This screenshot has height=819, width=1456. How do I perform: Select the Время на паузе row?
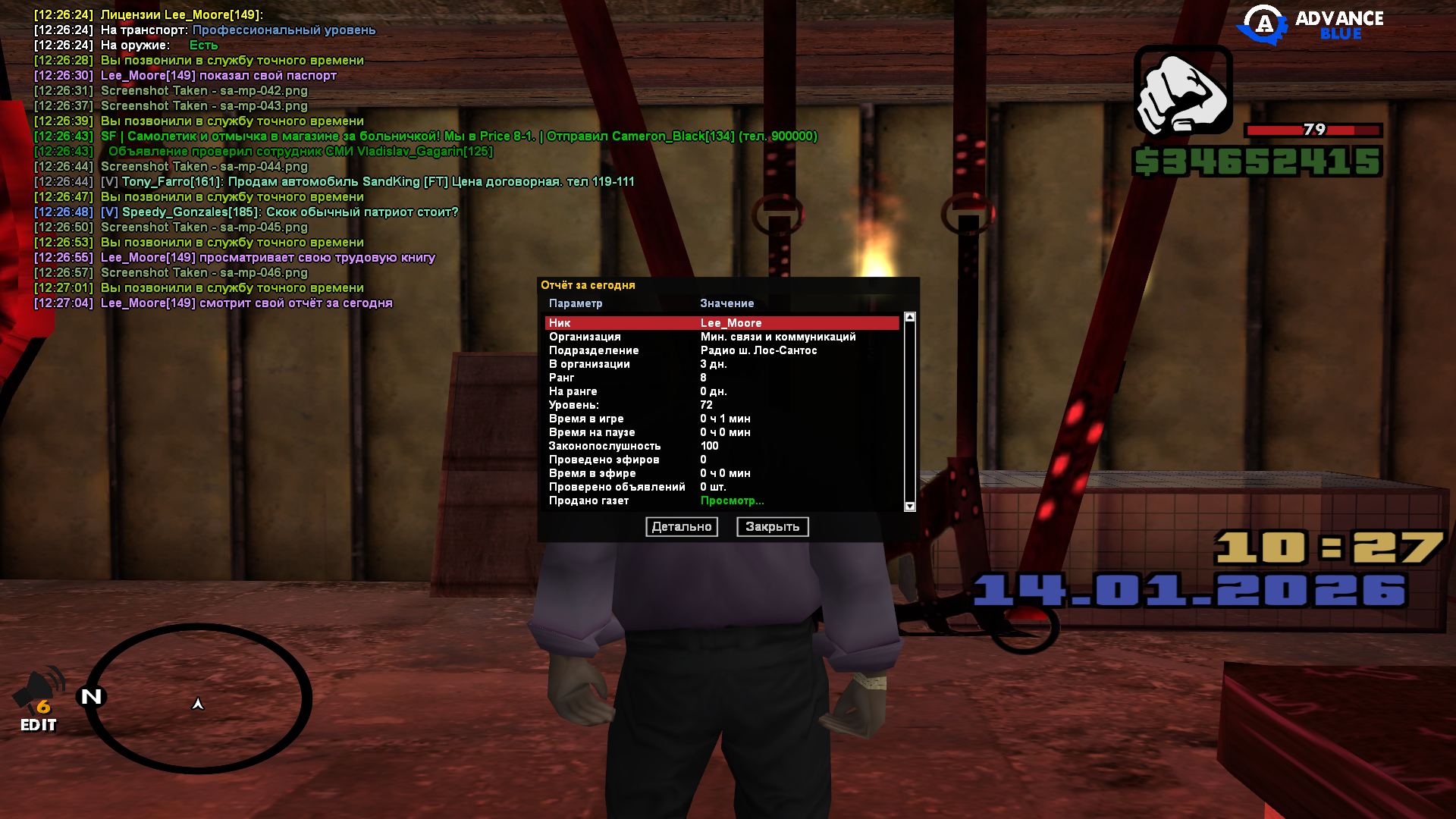[720, 432]
